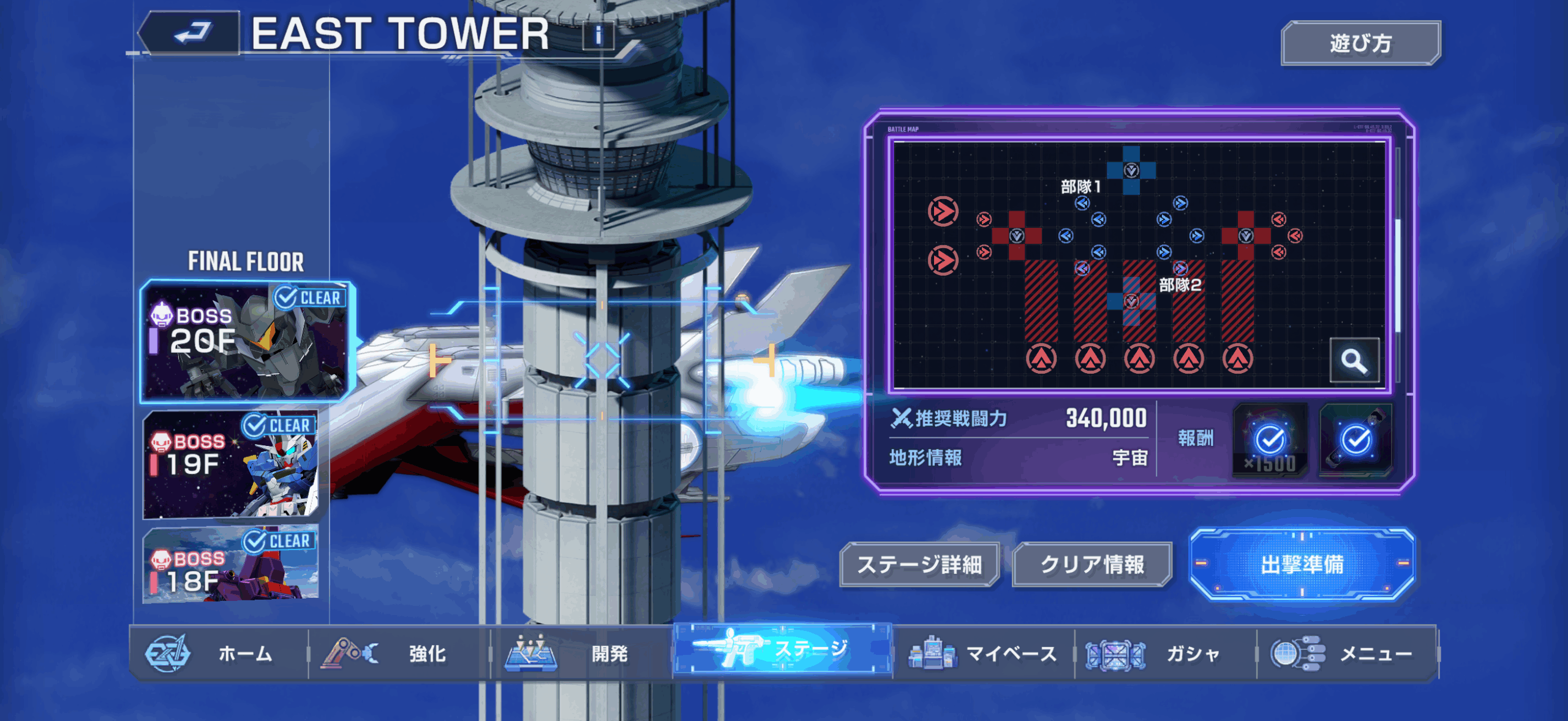Choose the Boss 18F floor tile

[x=231, y=565]
